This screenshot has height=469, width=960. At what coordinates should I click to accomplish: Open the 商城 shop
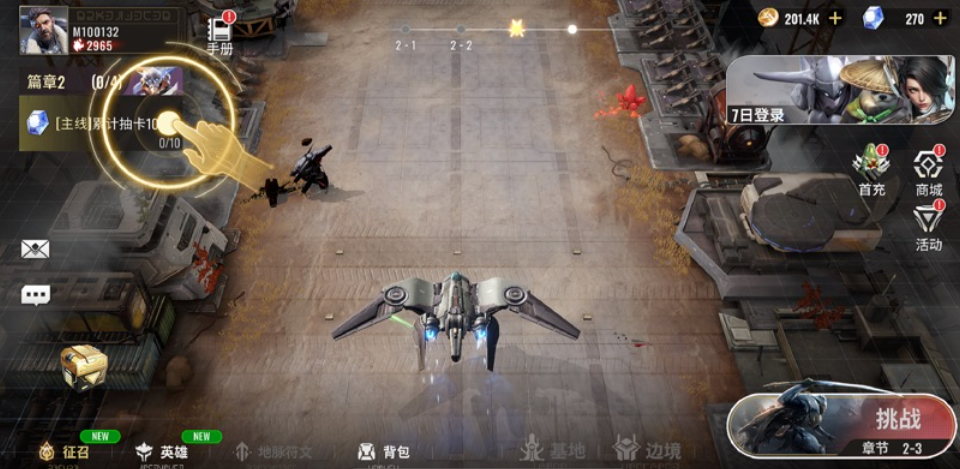coord(929,172)
